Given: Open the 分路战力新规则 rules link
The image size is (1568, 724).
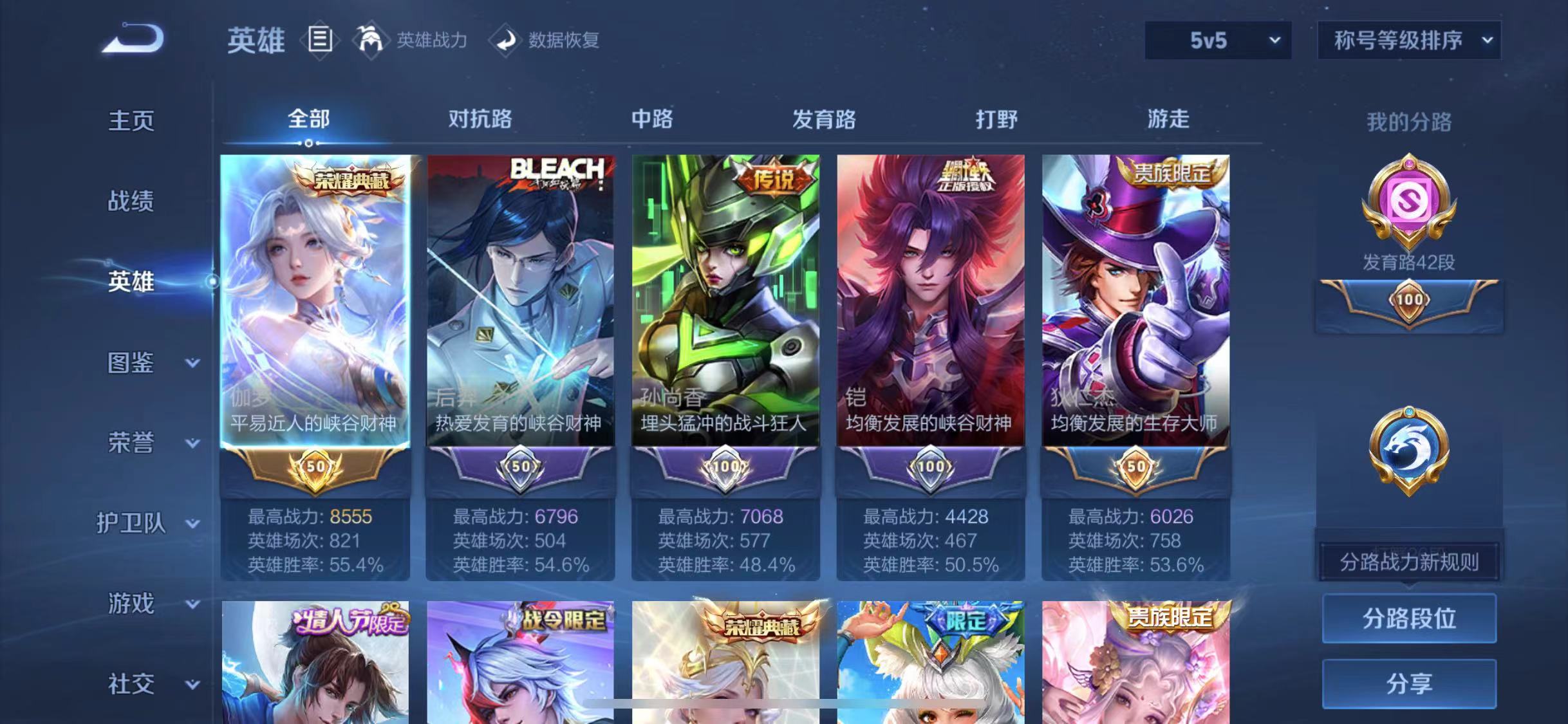Looking at the screenshot, I should (x=1408, y=561).
